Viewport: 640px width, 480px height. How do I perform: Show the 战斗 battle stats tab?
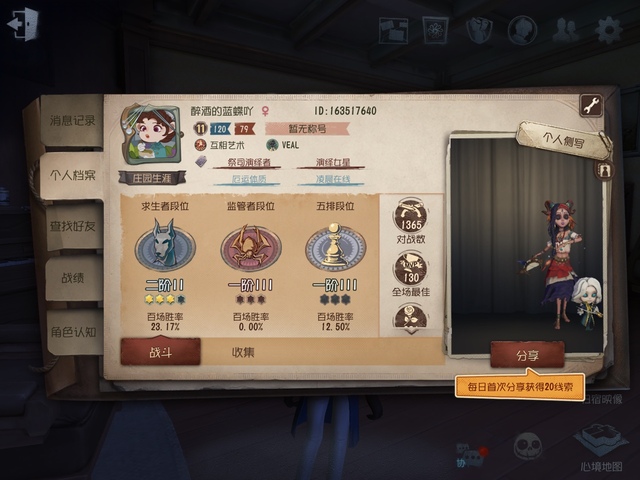(161, 351)
